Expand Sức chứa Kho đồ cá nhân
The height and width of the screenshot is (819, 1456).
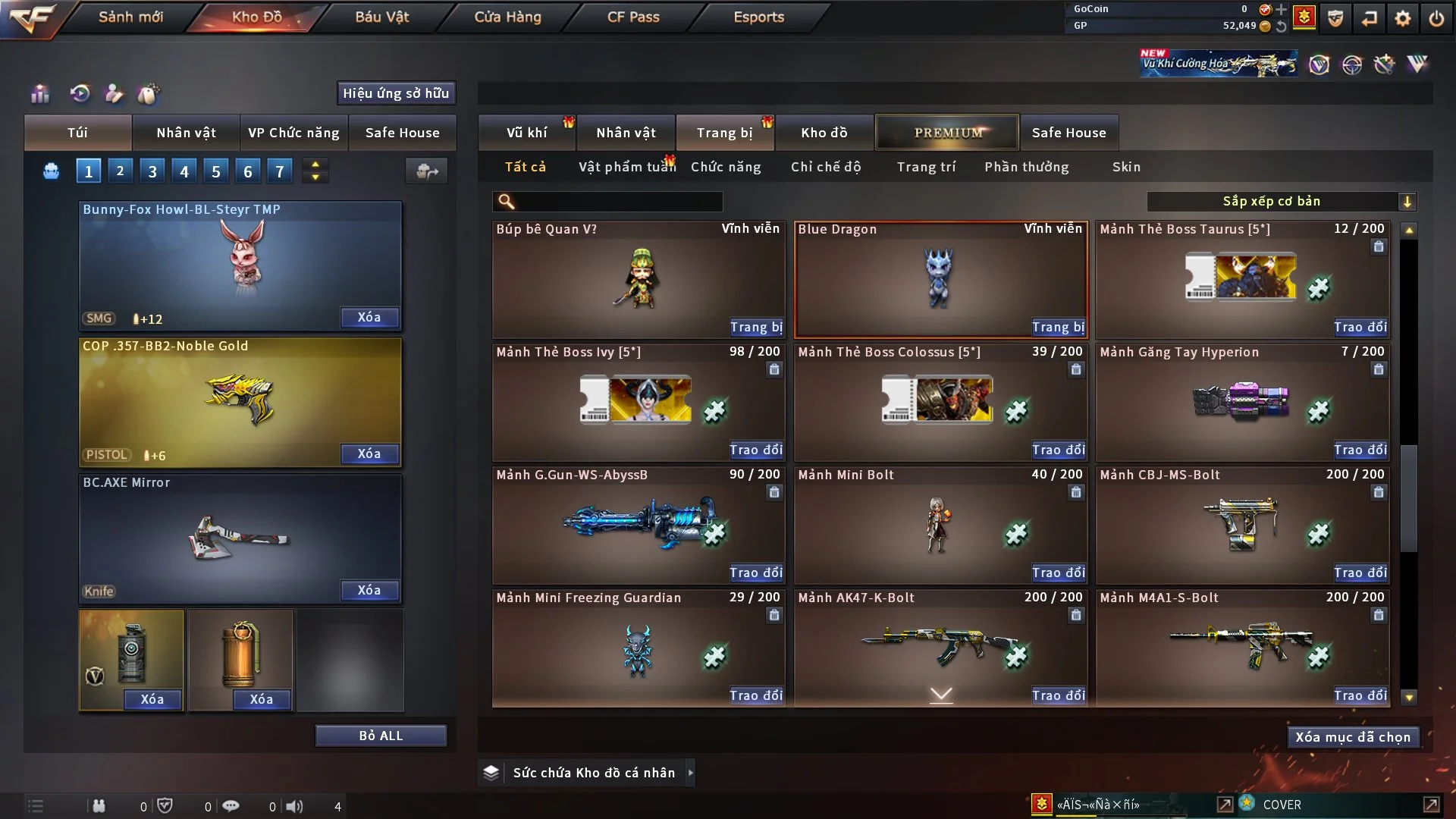pyautogui.click(x=690, y=773)
